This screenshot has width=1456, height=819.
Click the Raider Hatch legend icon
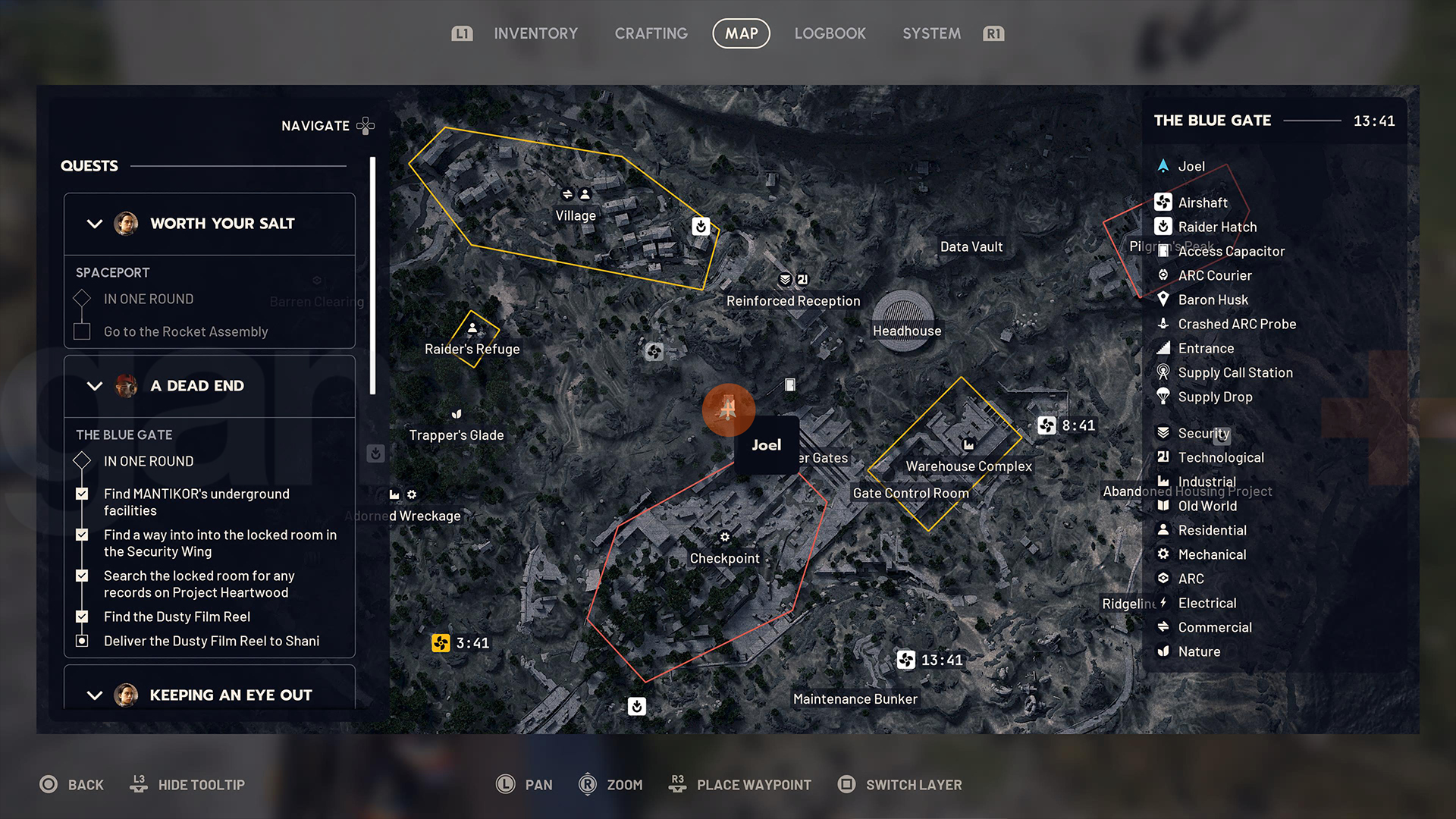point(1163,226)
